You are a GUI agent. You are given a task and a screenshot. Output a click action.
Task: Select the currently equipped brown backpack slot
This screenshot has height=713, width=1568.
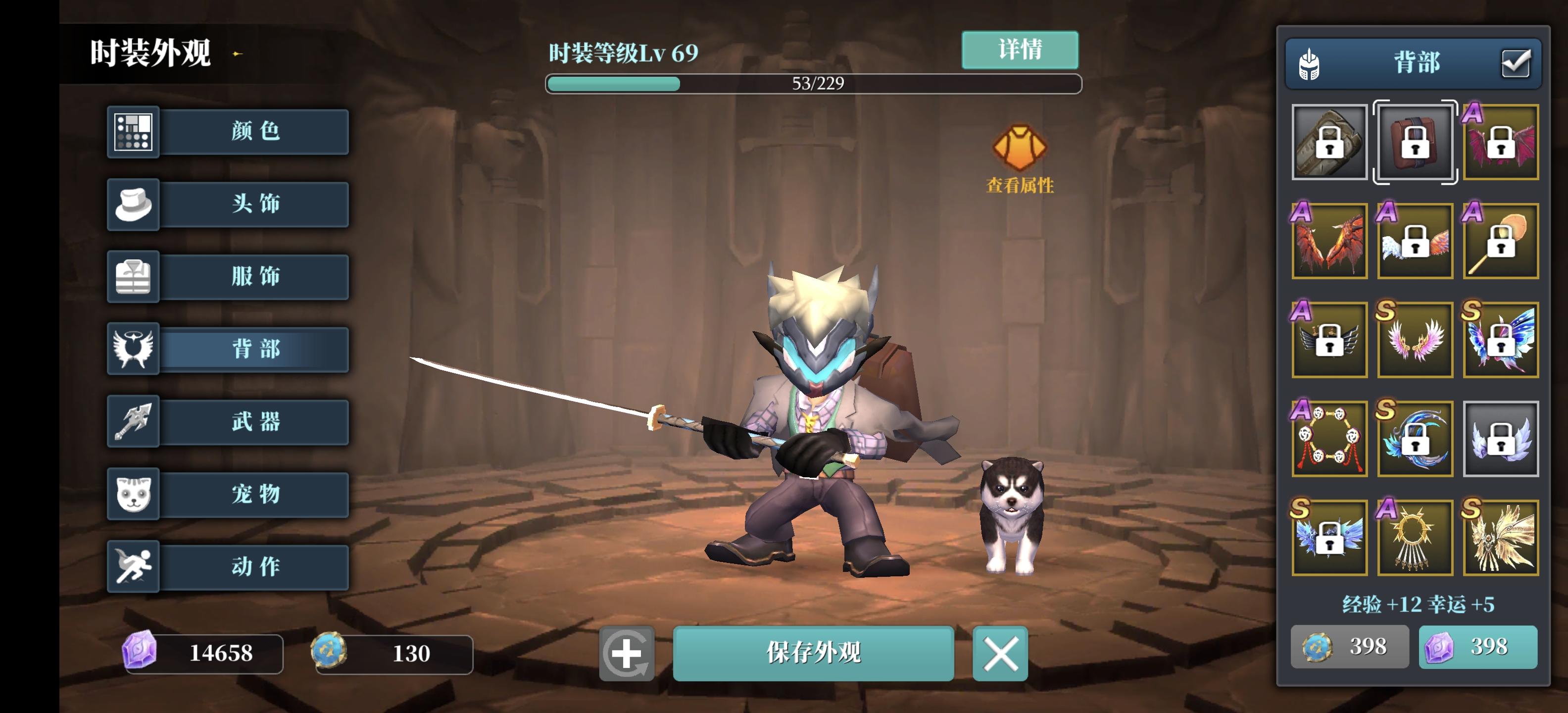click(x=1415, y=142)
